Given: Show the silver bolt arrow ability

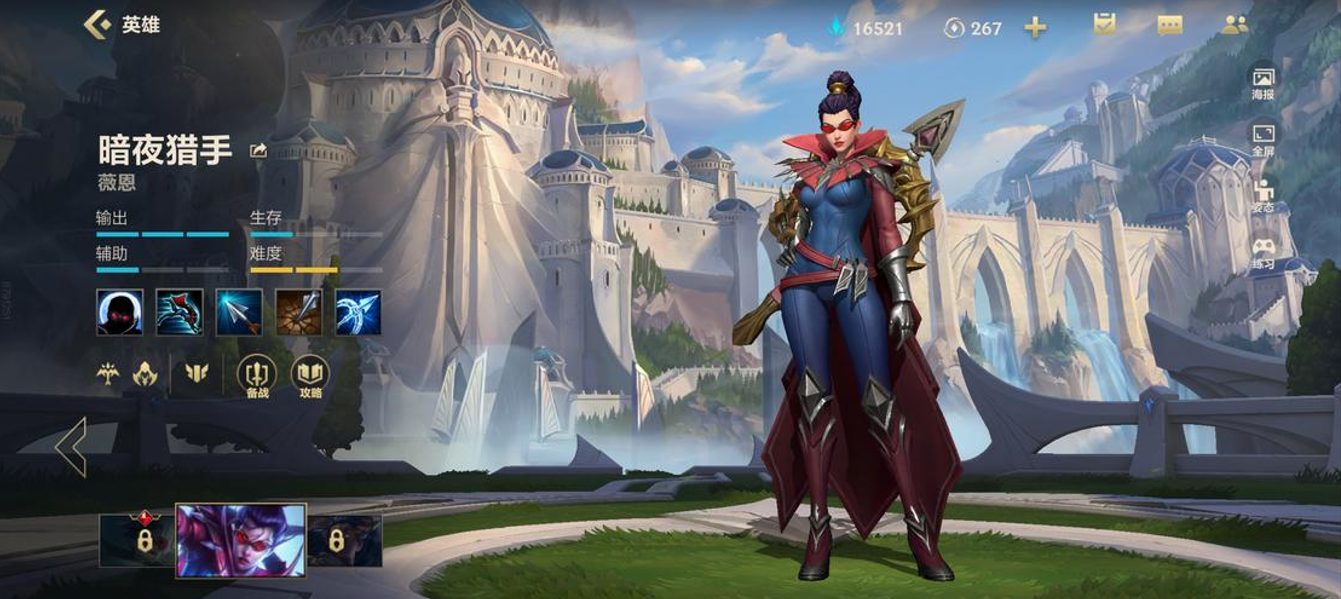Looking at the screenshot, I should coord(239,312).
